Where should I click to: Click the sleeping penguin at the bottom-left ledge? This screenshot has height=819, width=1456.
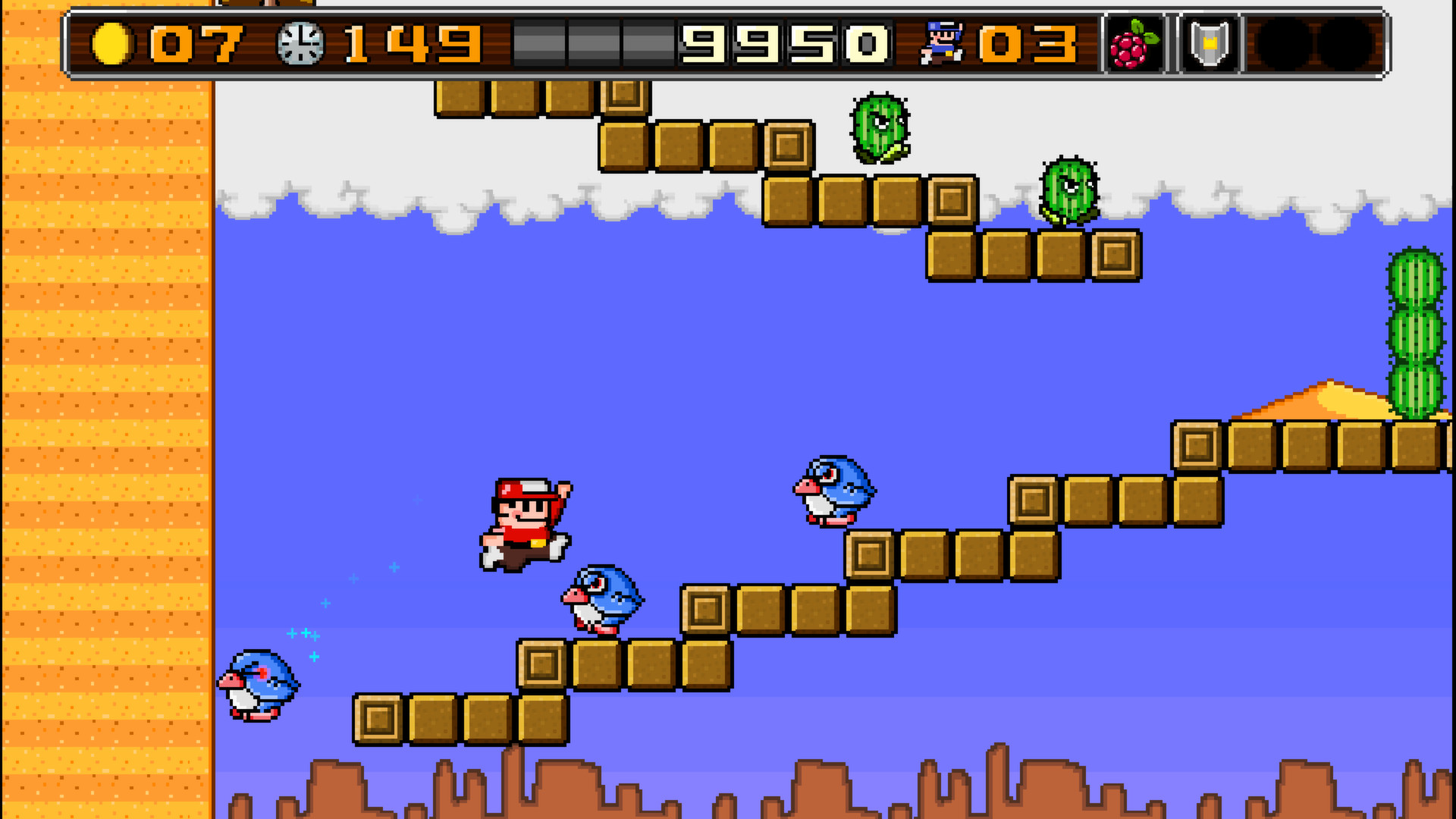(260, 686)
